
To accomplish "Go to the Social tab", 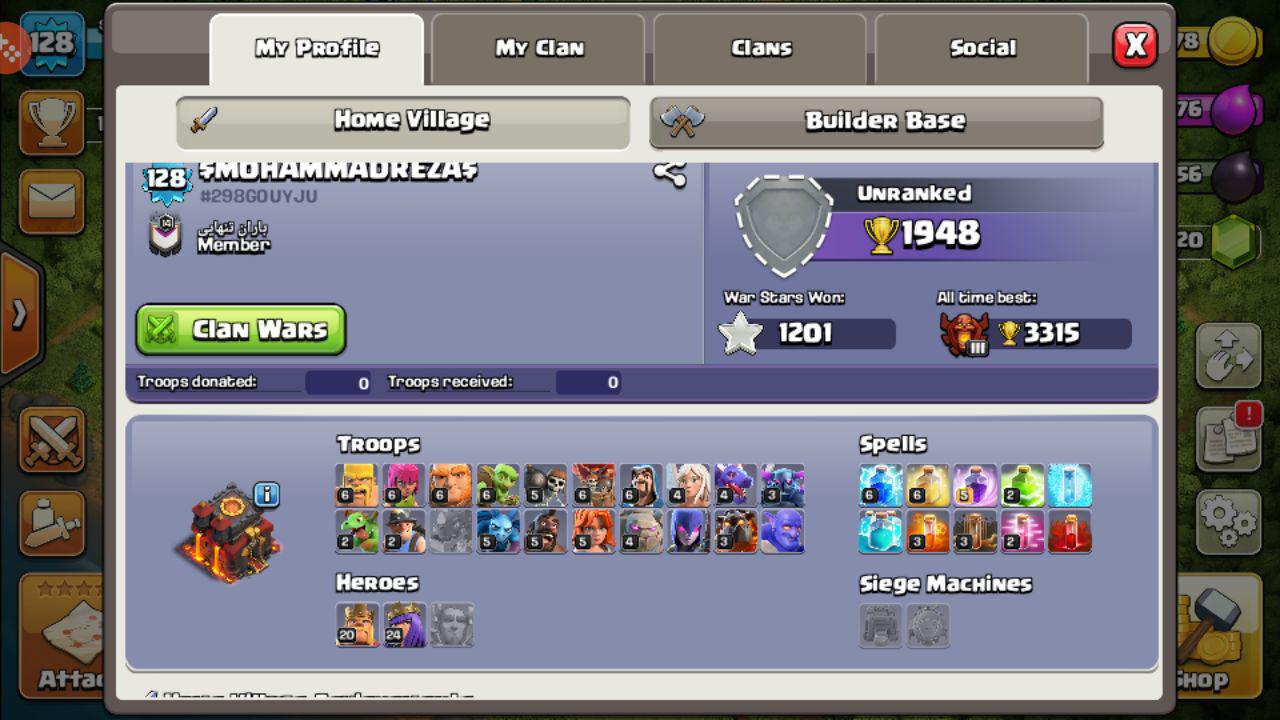I will (982, 48).
